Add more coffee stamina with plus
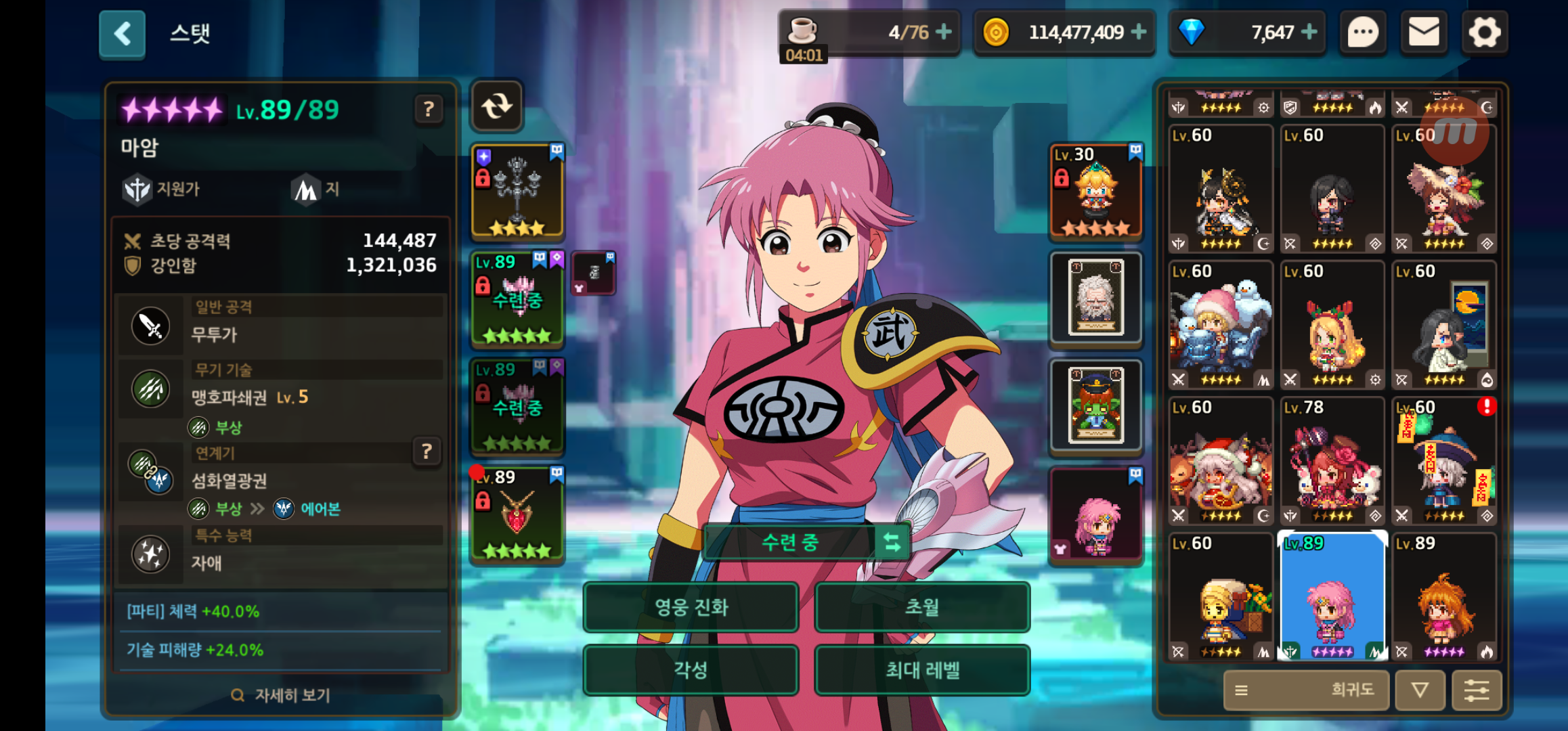This screenshot has height=731, width=1568. [943, 32]
